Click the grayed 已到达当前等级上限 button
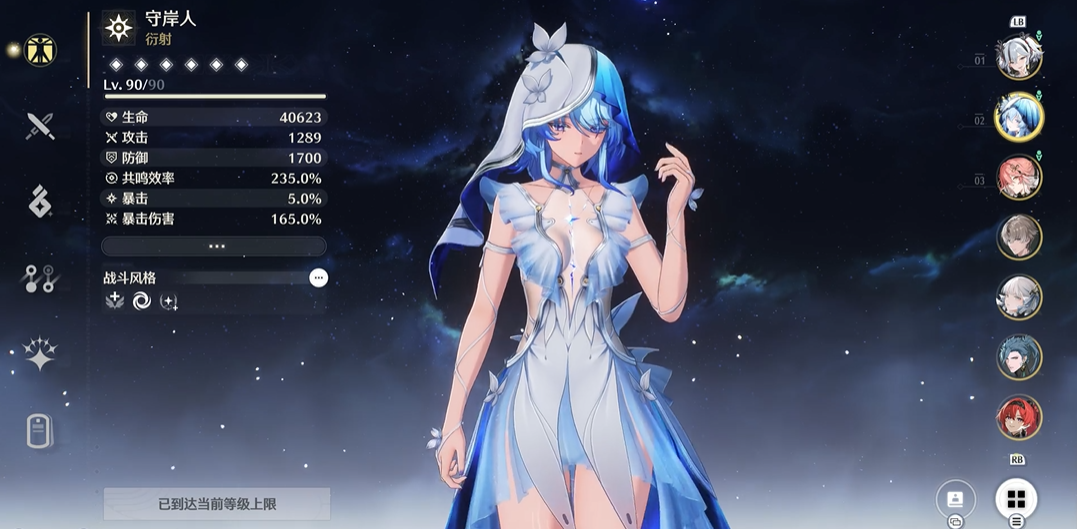Screen dimensions: 1077x529 [x=217, y=503]
